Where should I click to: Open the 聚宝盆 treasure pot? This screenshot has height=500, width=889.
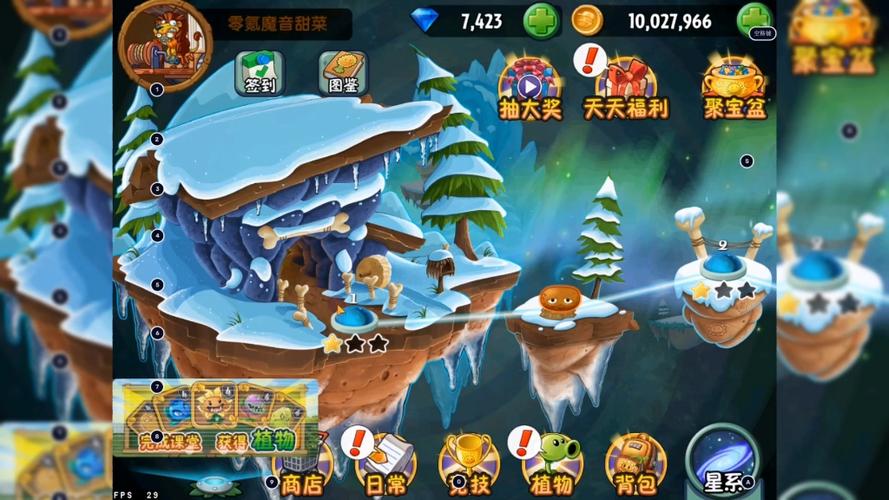(x=735, y=88)
